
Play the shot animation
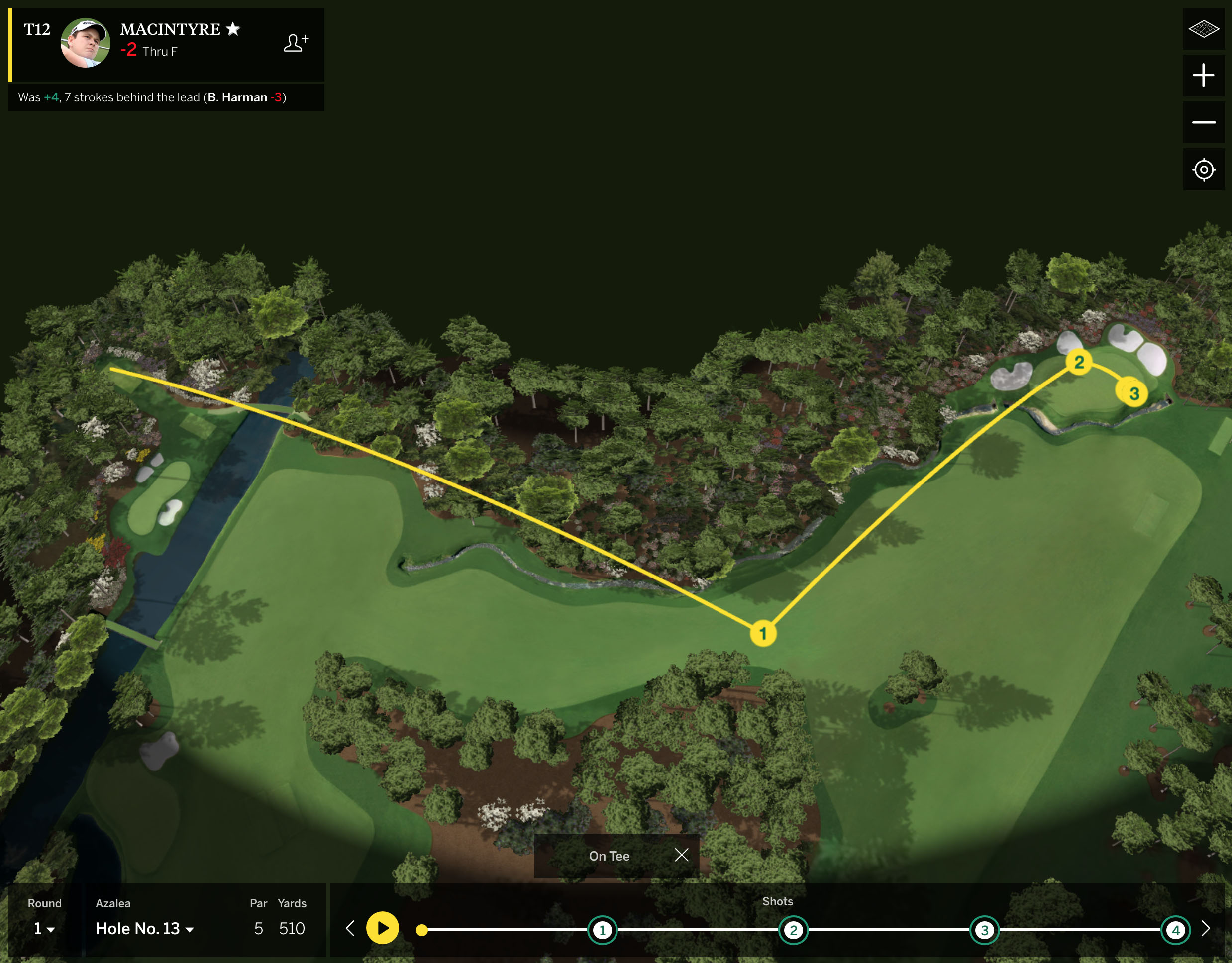click(383, 928)
